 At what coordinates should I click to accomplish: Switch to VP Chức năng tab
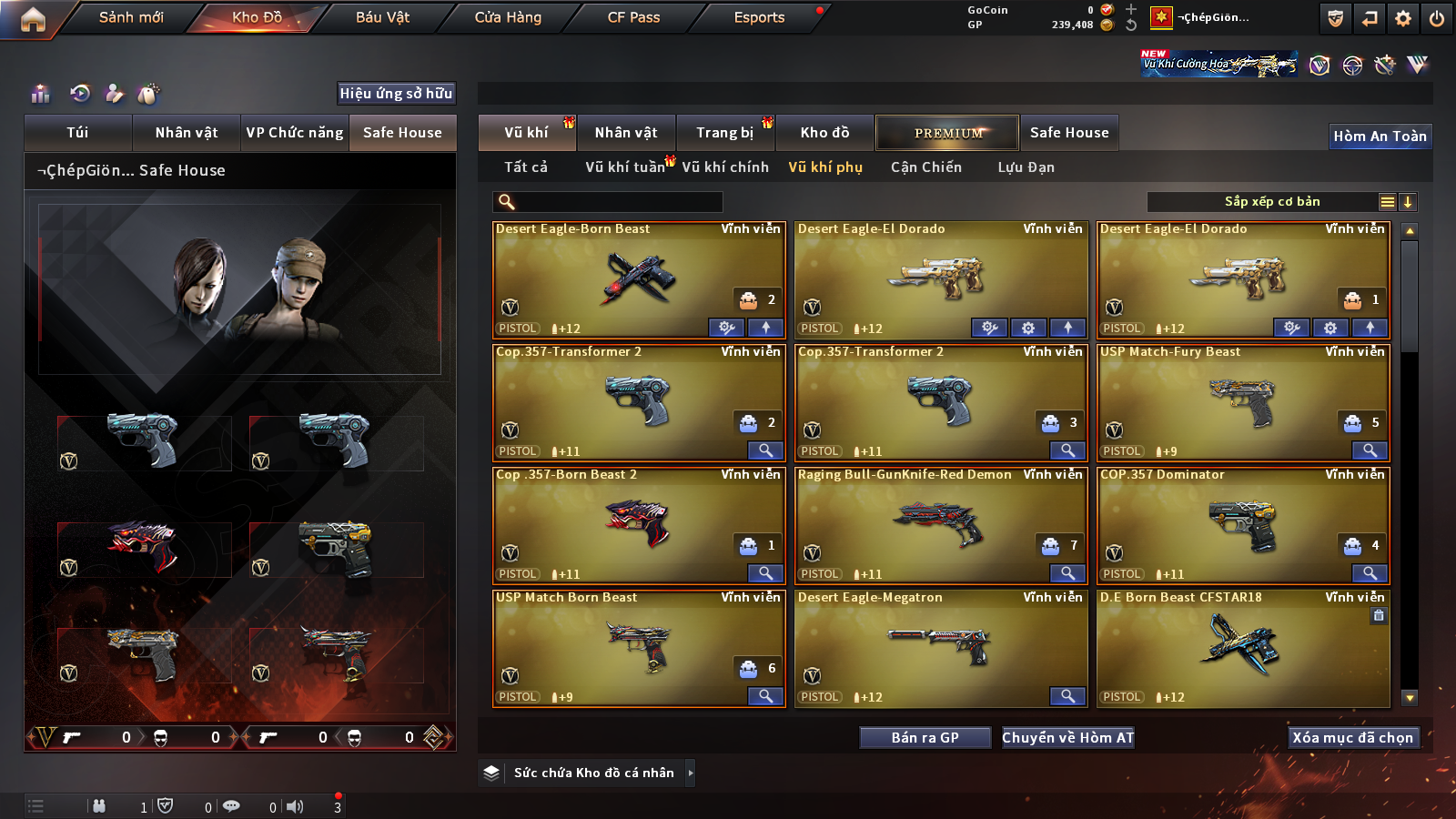coord(295,133)
